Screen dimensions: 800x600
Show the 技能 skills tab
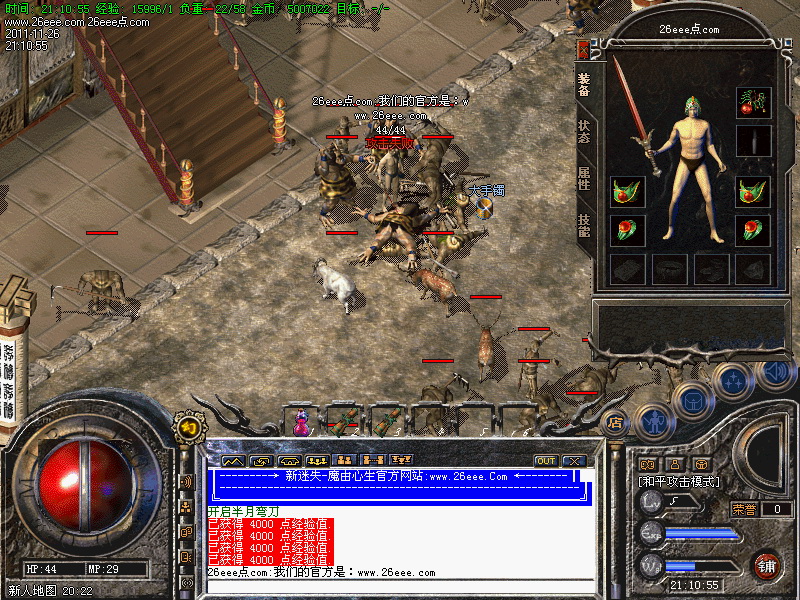583,224
